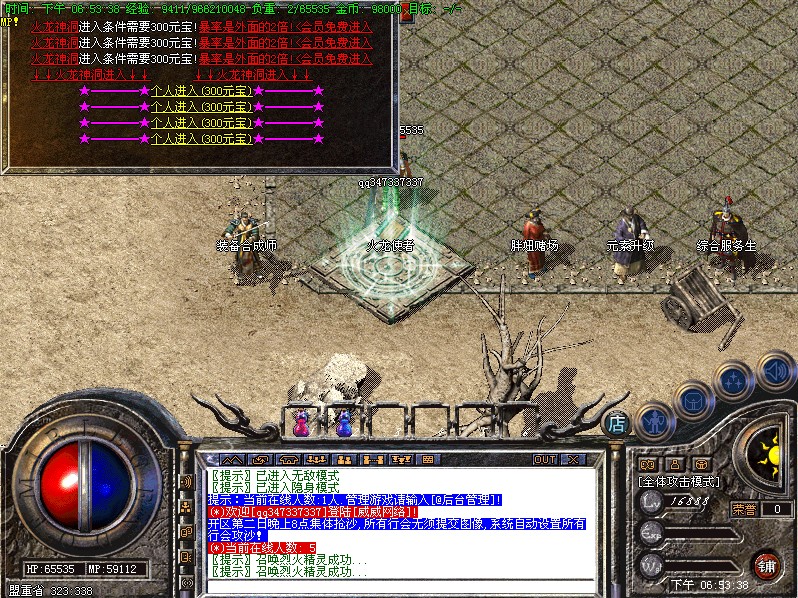Click the OUT button above the chat
The image size is (798, 598).
[x=544, y=459]
